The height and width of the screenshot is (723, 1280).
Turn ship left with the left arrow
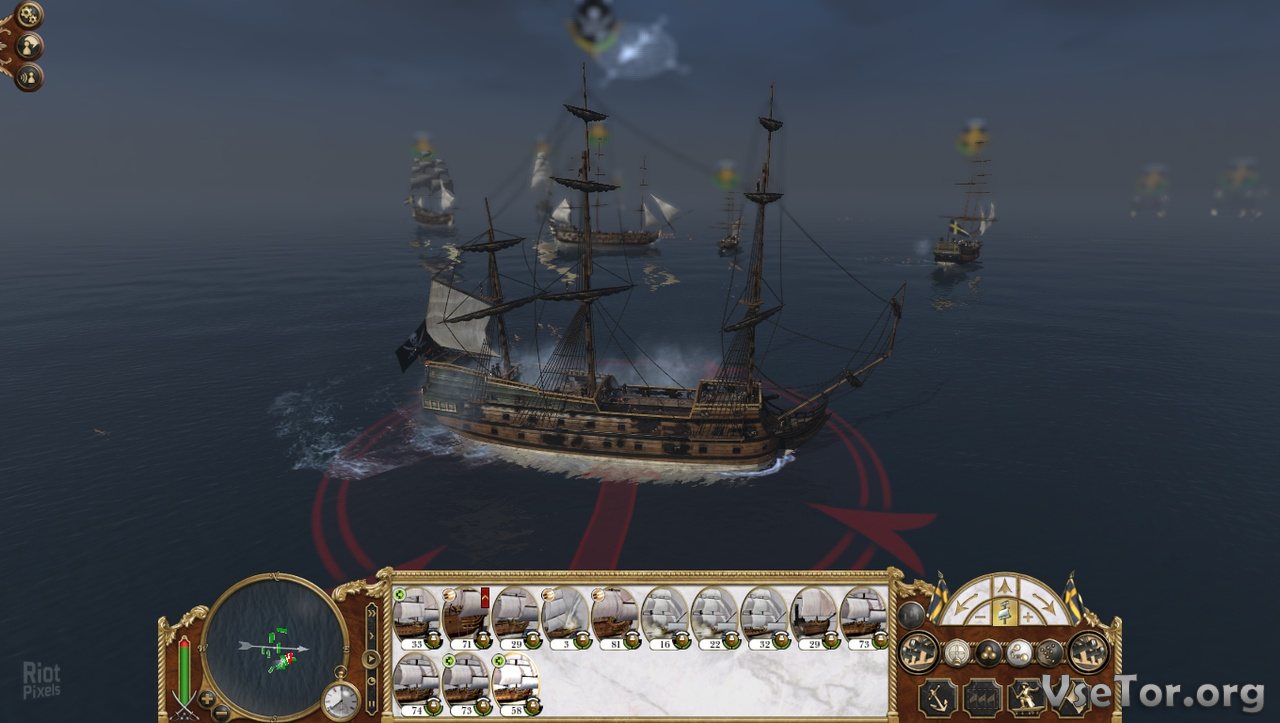(966, 602)
